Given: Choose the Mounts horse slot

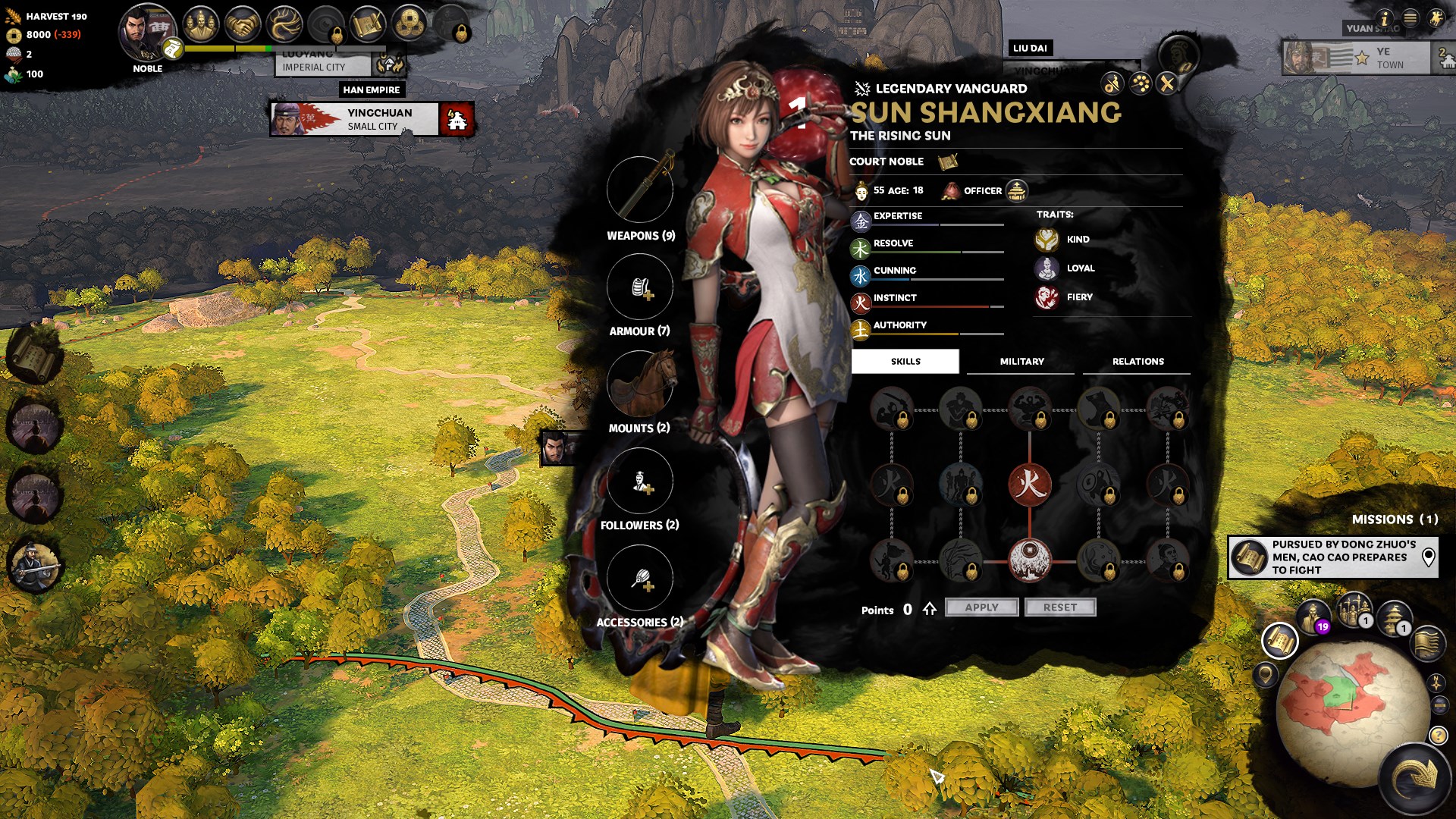Looking at the screenshot, I should pyautogui.click(x=640, y=384).
